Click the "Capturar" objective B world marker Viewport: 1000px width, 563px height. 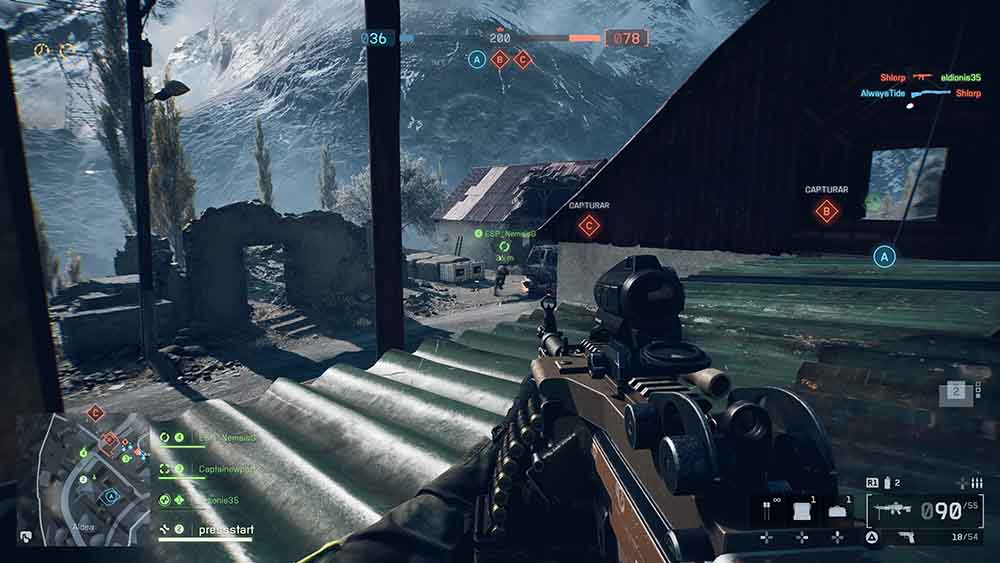[x=826, y=210]
